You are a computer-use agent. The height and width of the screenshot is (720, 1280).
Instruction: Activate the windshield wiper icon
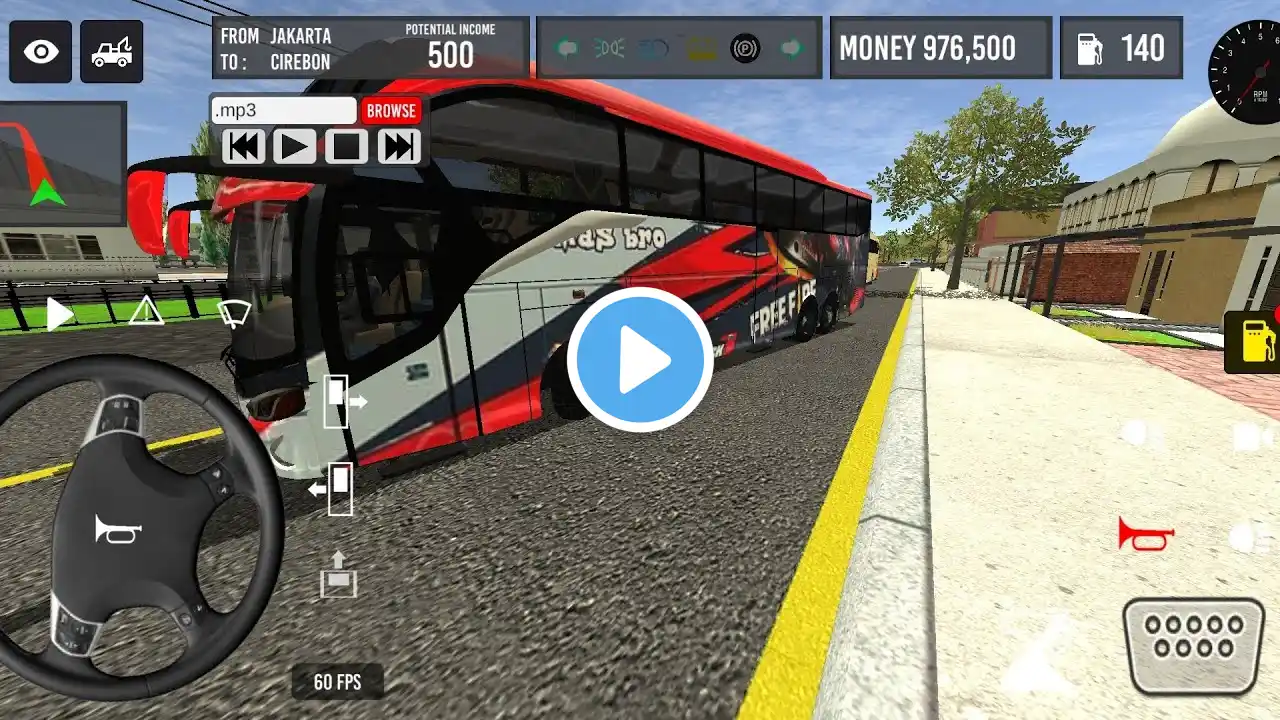[x=234, y=313]
